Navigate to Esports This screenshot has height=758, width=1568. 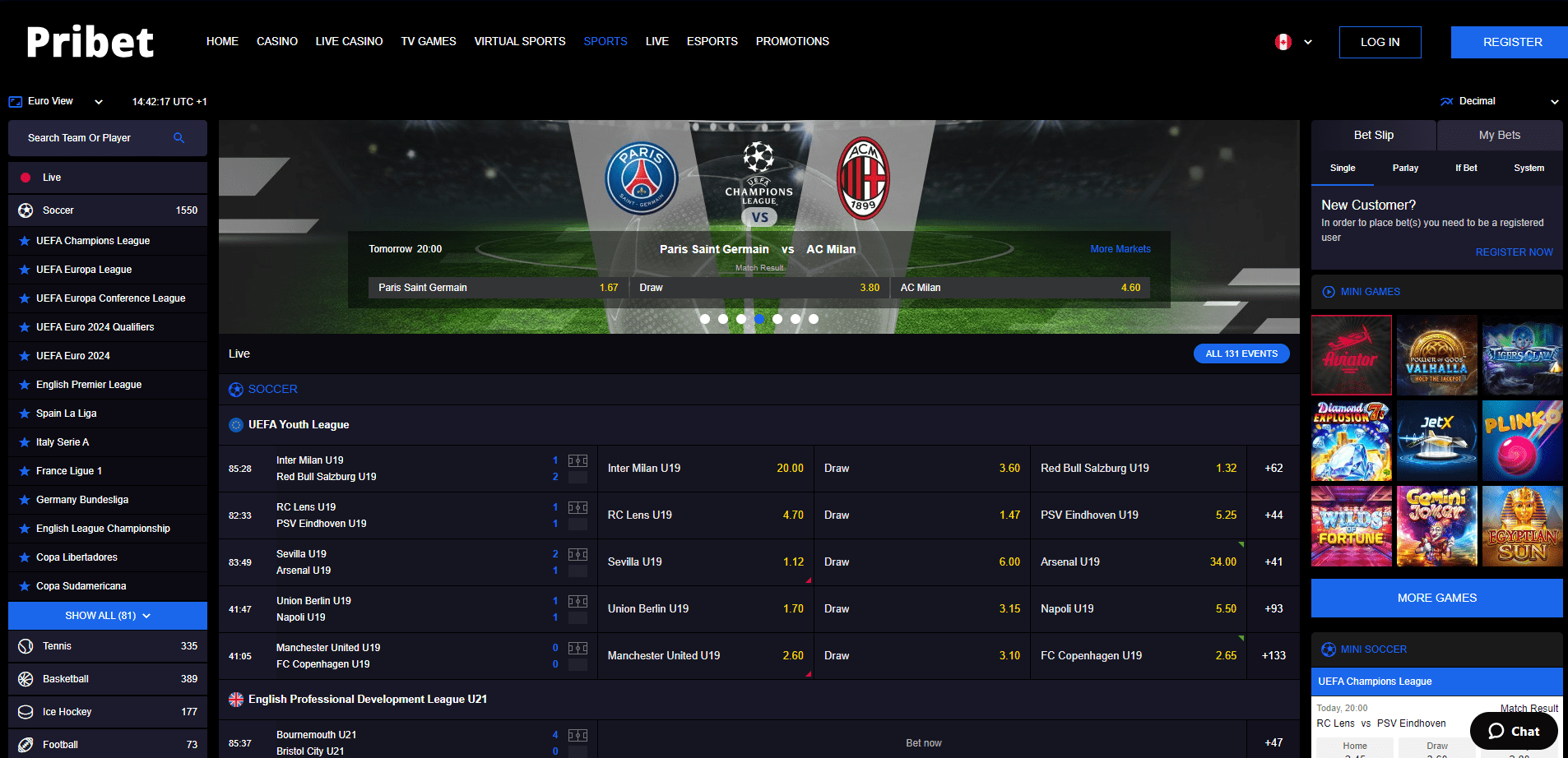point(712,41)
